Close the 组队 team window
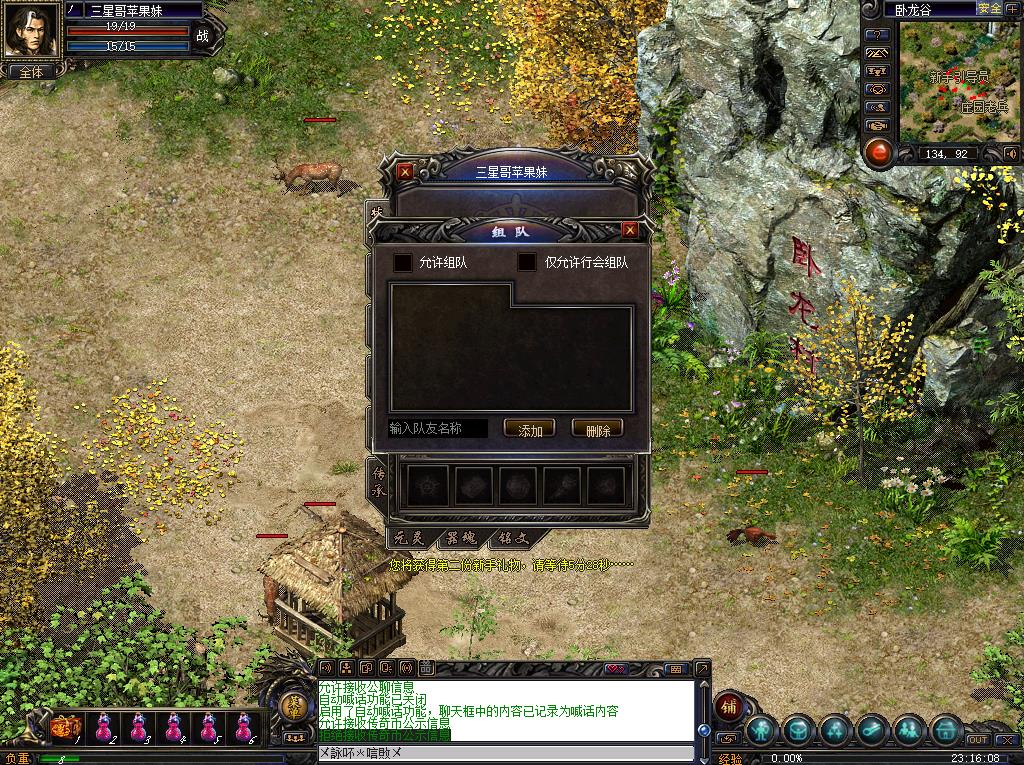Viewport: 1024px width, 765px height. (x=630, y=230)
